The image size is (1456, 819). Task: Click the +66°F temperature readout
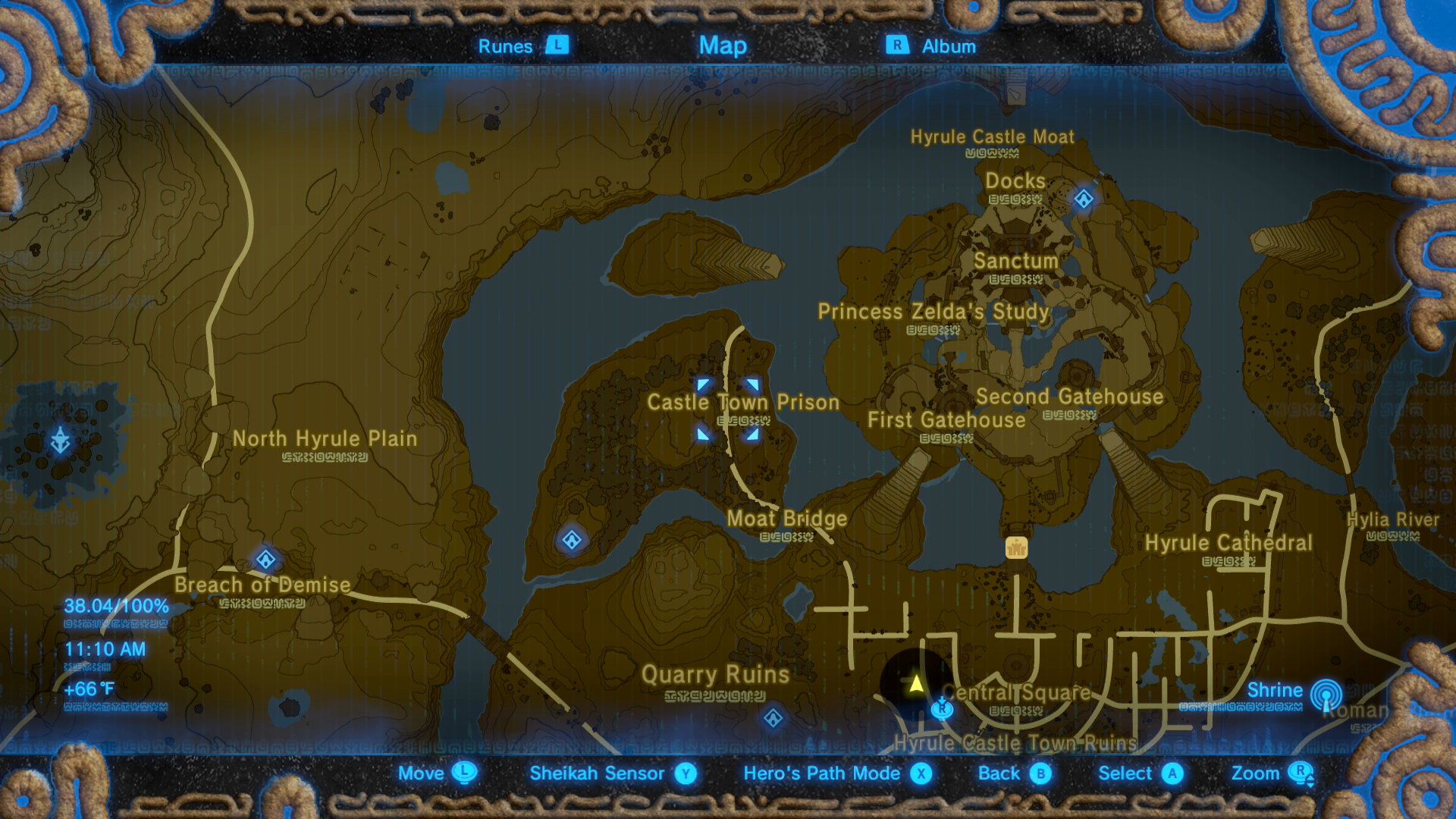click(x=89, y=690)
